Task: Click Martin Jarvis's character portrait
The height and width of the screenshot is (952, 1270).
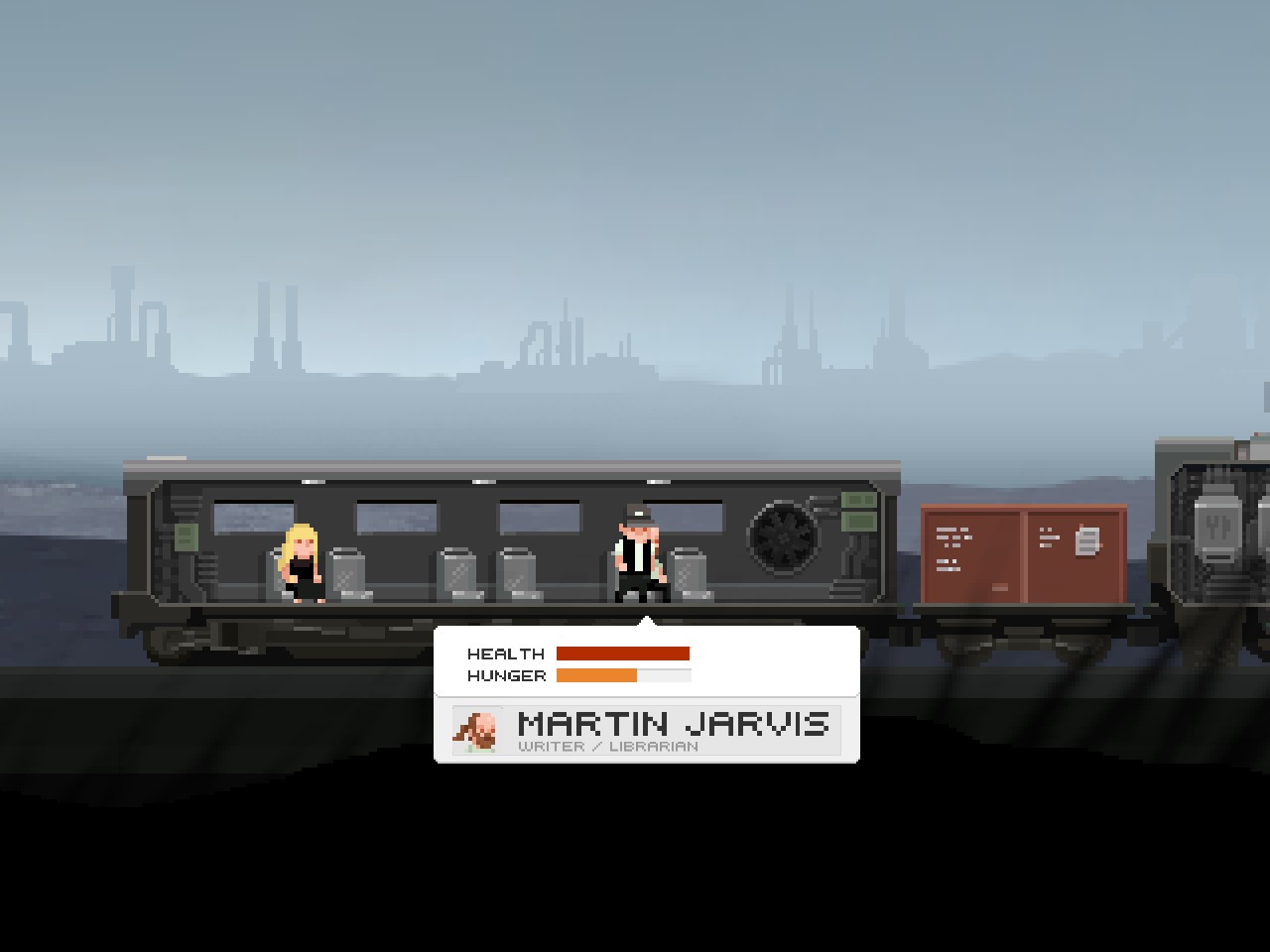Action: pyautogui.click(x=477, y=730)
